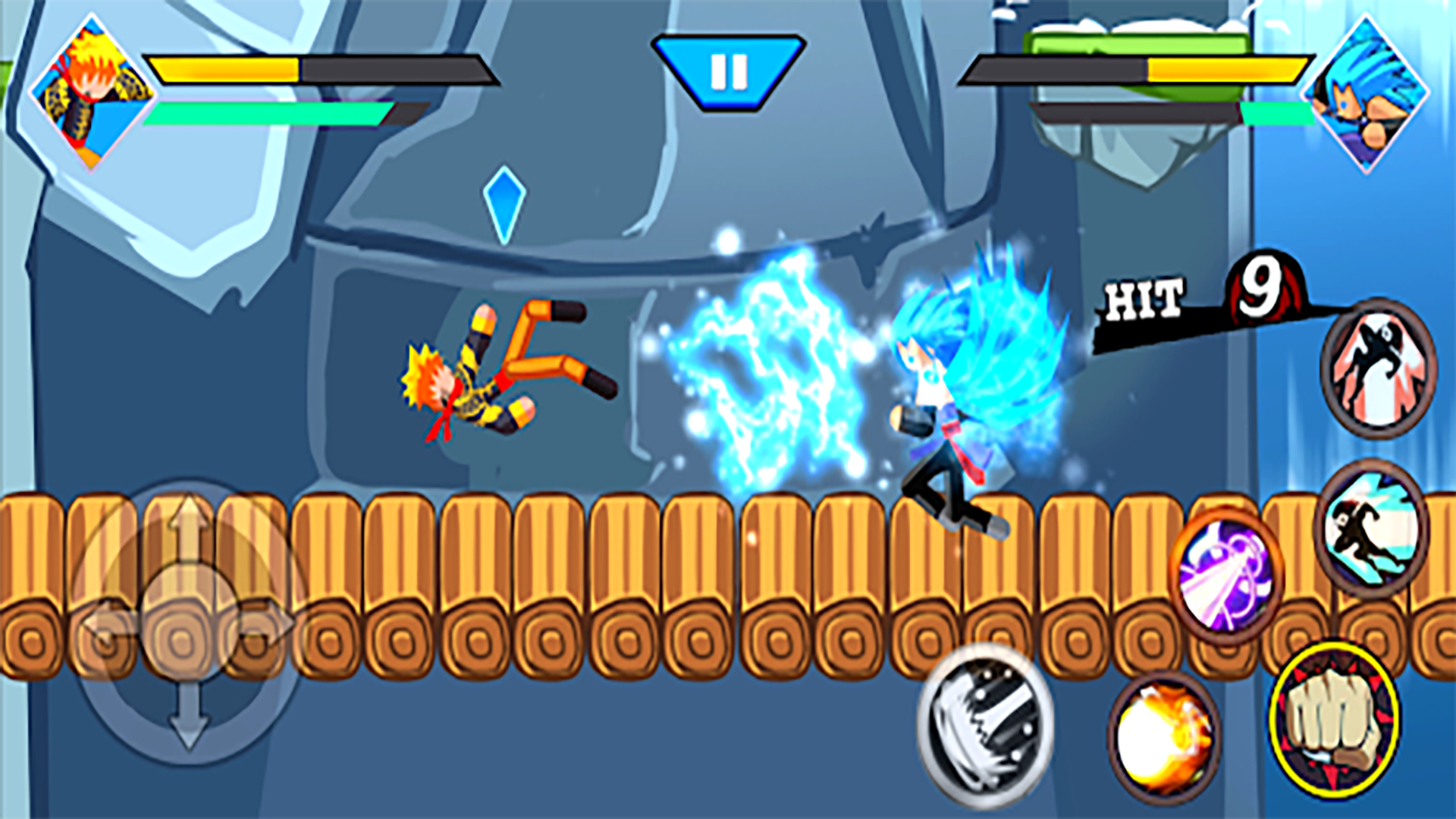This screenshot has width=1456, height=819.
Task: Tap the left player's yellow health bar
Action: click(227, 68)
